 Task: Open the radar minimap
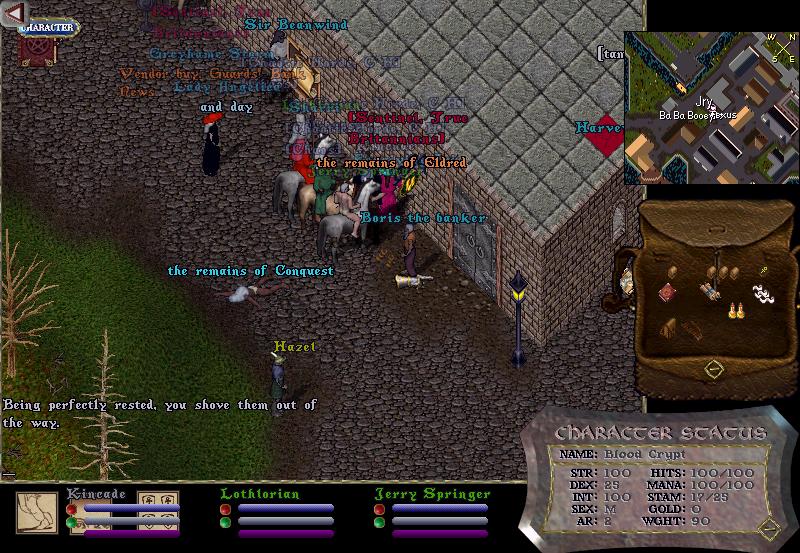[711, 107]
